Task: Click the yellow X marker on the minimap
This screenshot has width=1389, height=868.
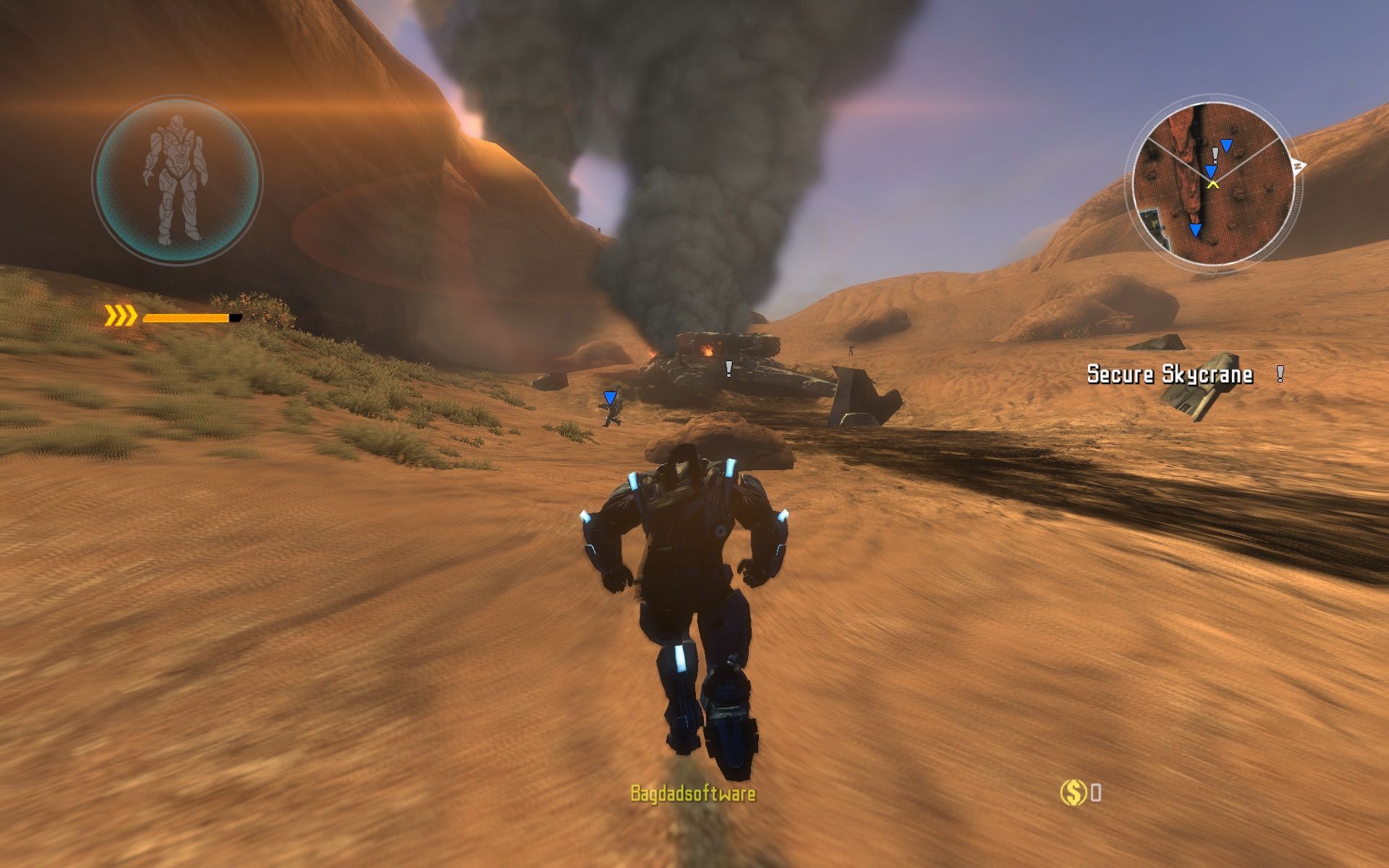Action: 1213,184
